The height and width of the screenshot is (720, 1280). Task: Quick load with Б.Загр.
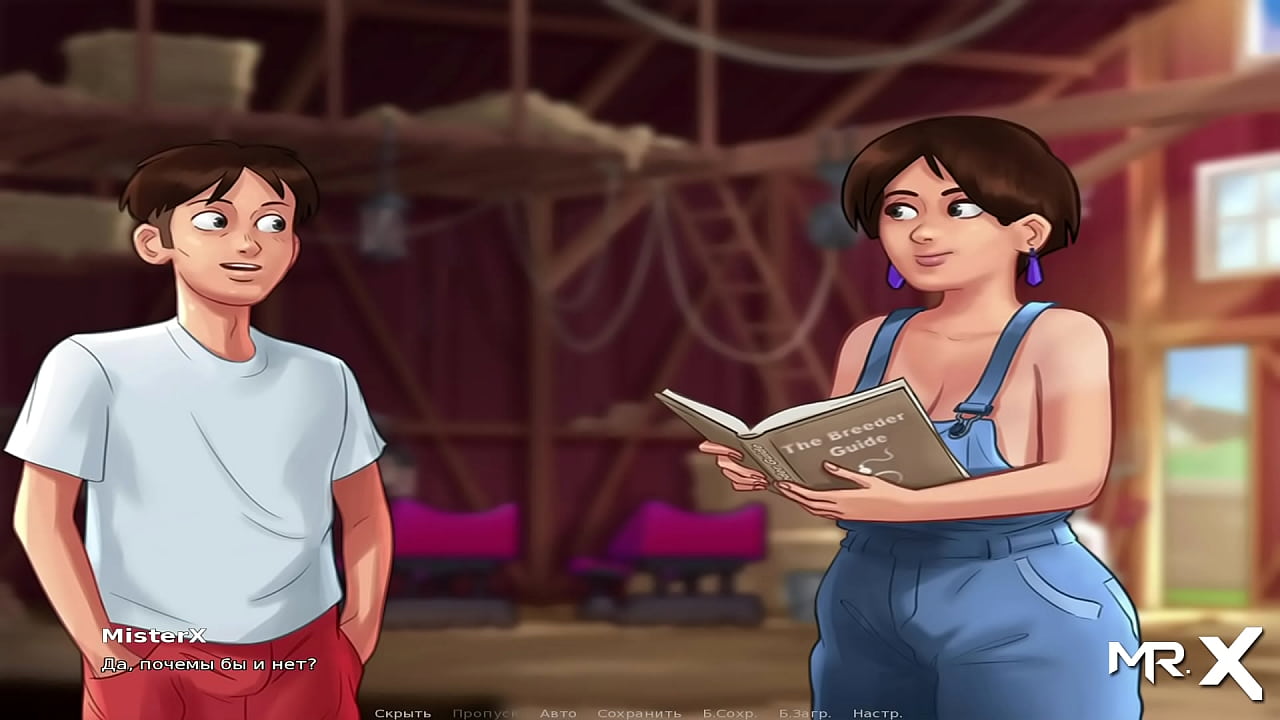tap(805, 713)
